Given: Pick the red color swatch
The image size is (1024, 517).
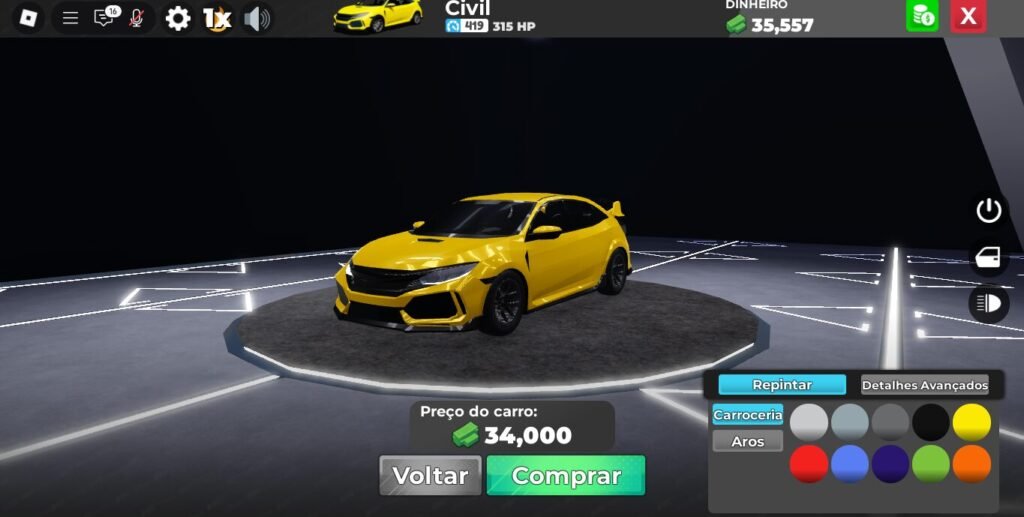Looking at the screenshot, I should (x=809, y=464).
